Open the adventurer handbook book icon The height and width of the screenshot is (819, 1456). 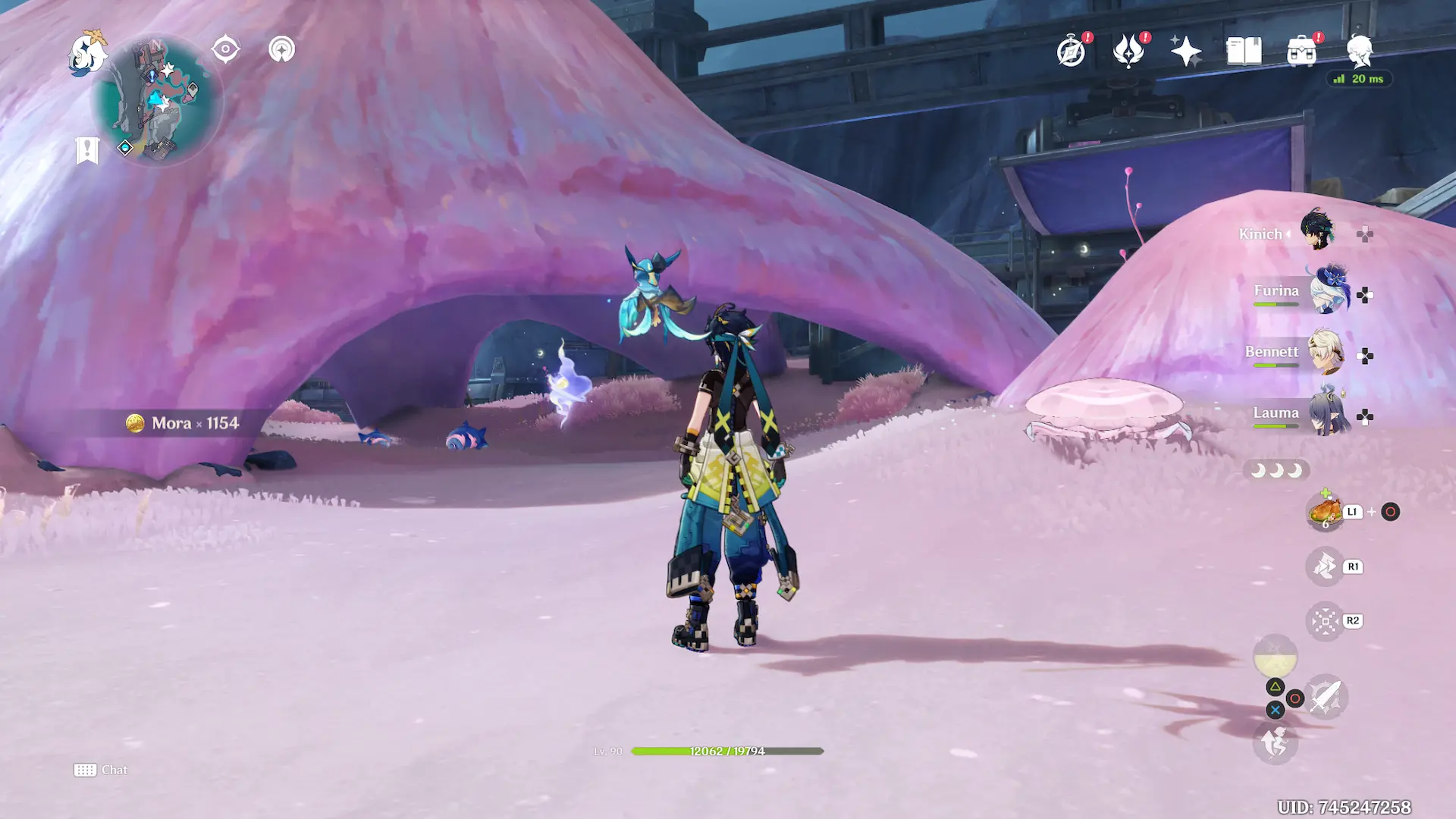1244,52
